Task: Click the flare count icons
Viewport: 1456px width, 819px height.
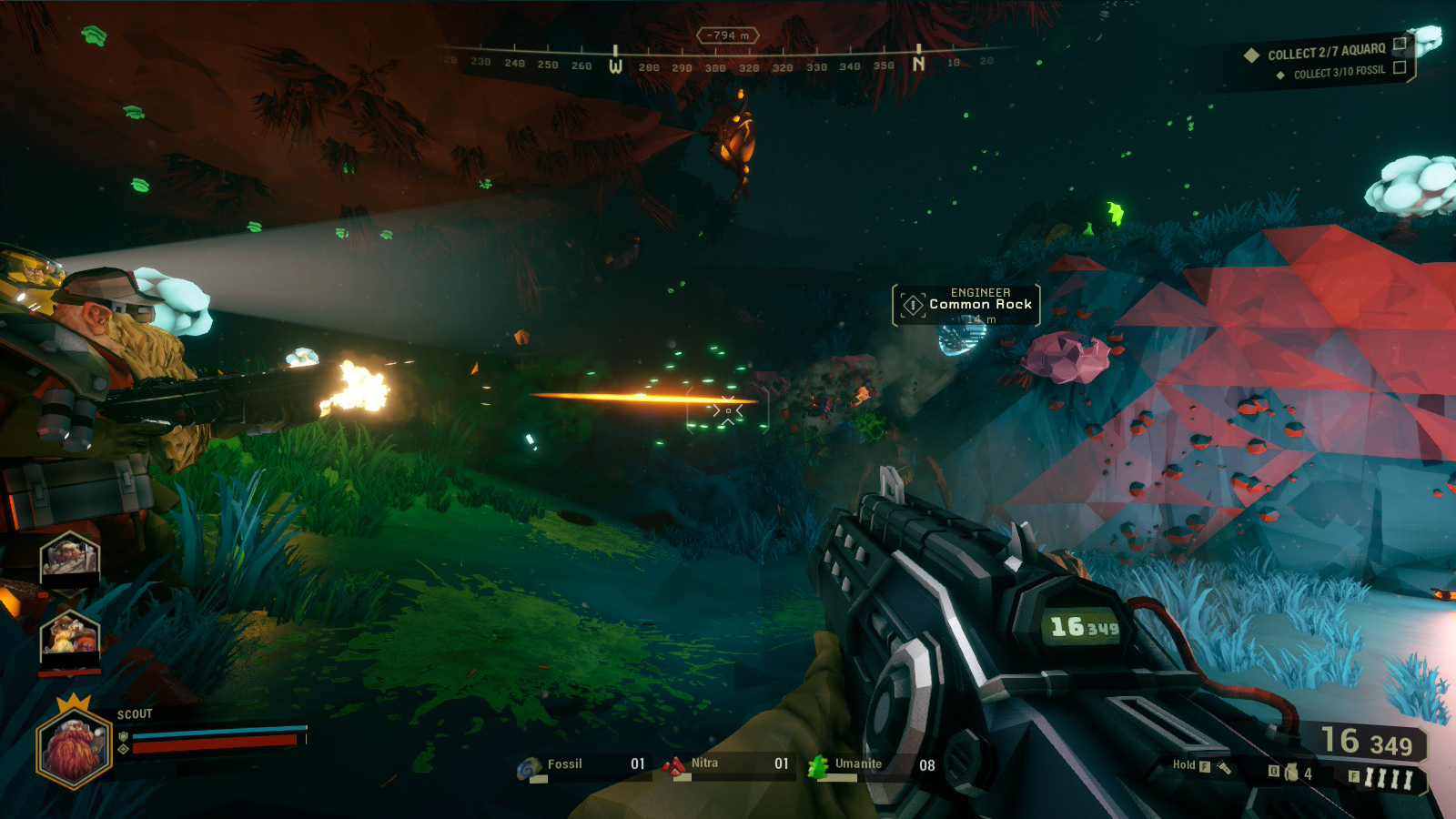Action: tap(1388, 778)
